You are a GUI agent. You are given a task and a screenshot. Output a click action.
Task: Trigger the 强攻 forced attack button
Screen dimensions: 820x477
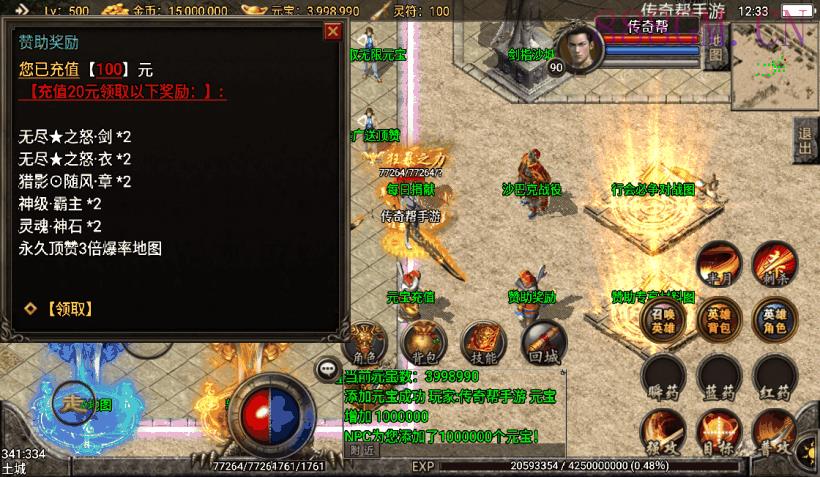coord(663,432)
